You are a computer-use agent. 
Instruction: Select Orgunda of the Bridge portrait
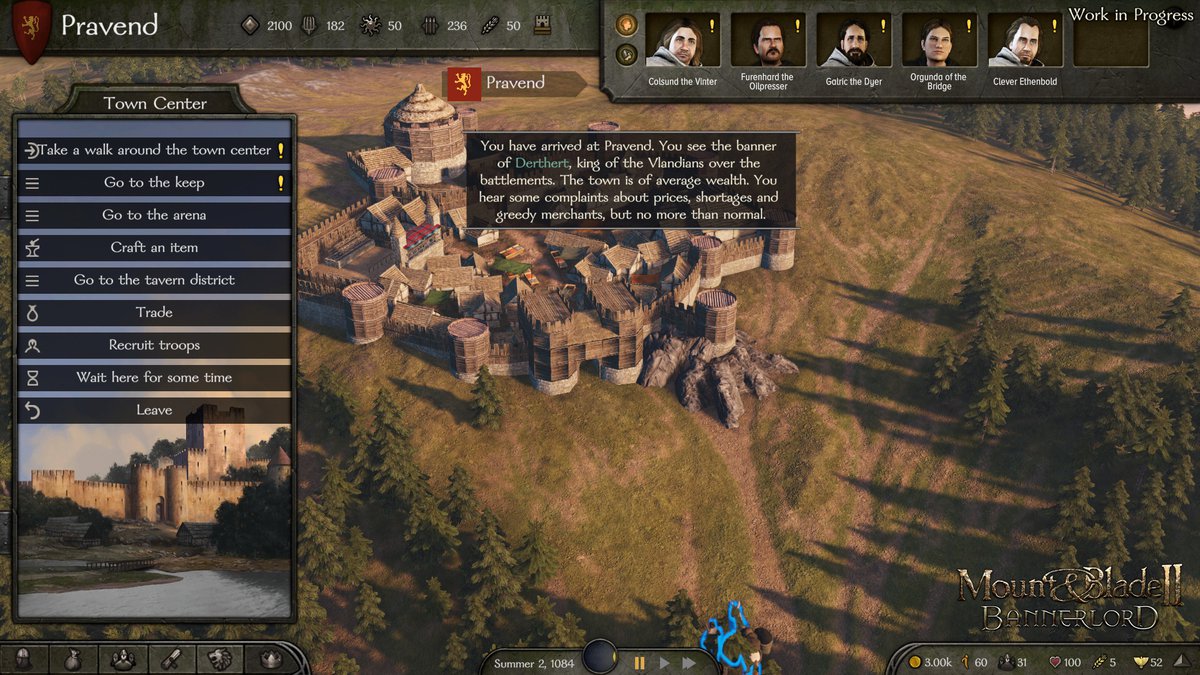[938, 42]
